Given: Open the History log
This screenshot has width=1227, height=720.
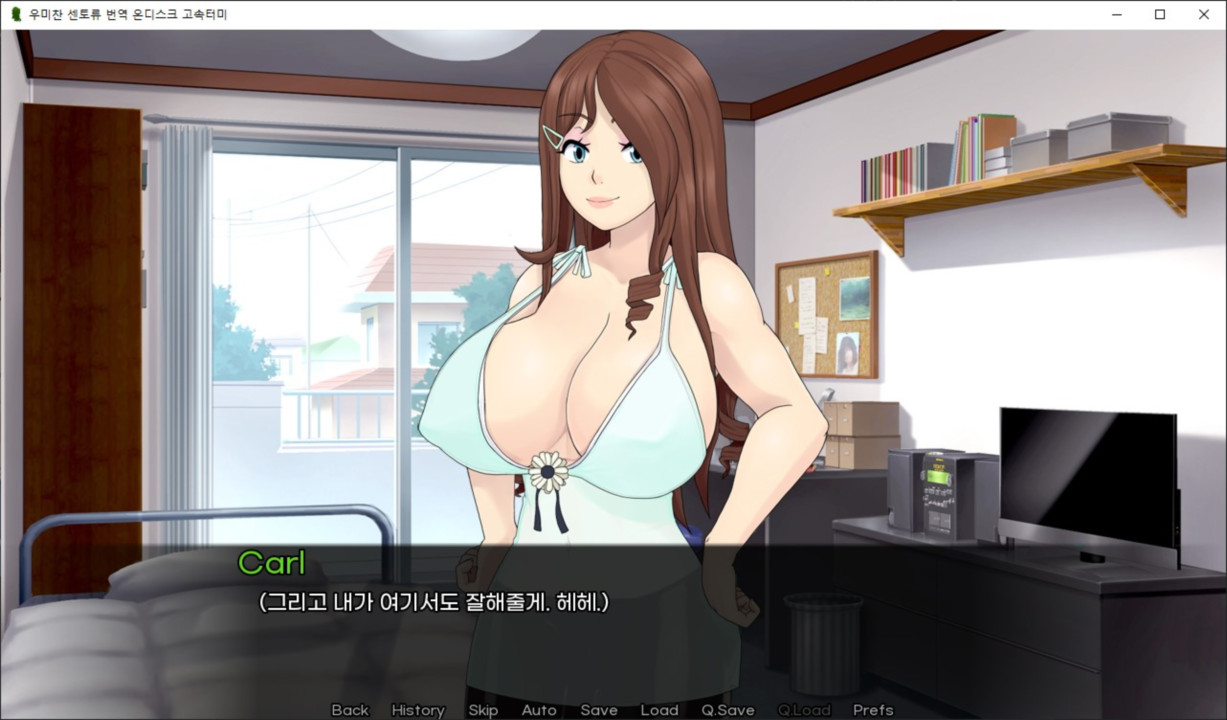Looking at the screenshot, I should [x=418, y=710].
